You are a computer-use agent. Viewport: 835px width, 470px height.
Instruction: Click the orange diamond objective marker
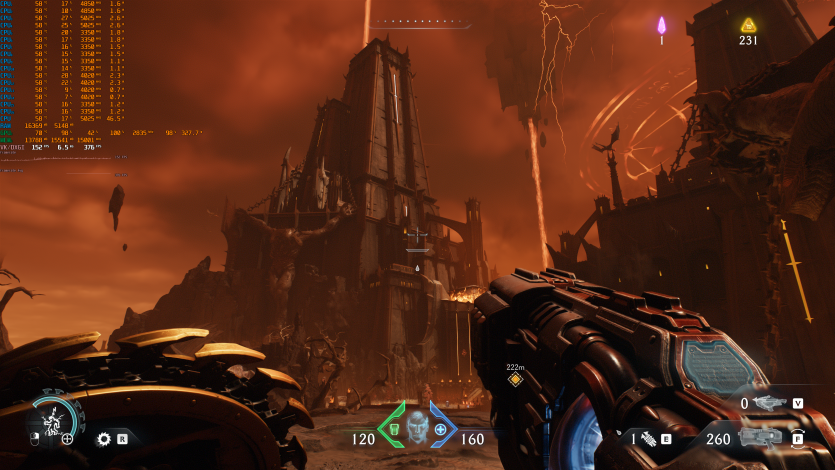pos(515,379)
